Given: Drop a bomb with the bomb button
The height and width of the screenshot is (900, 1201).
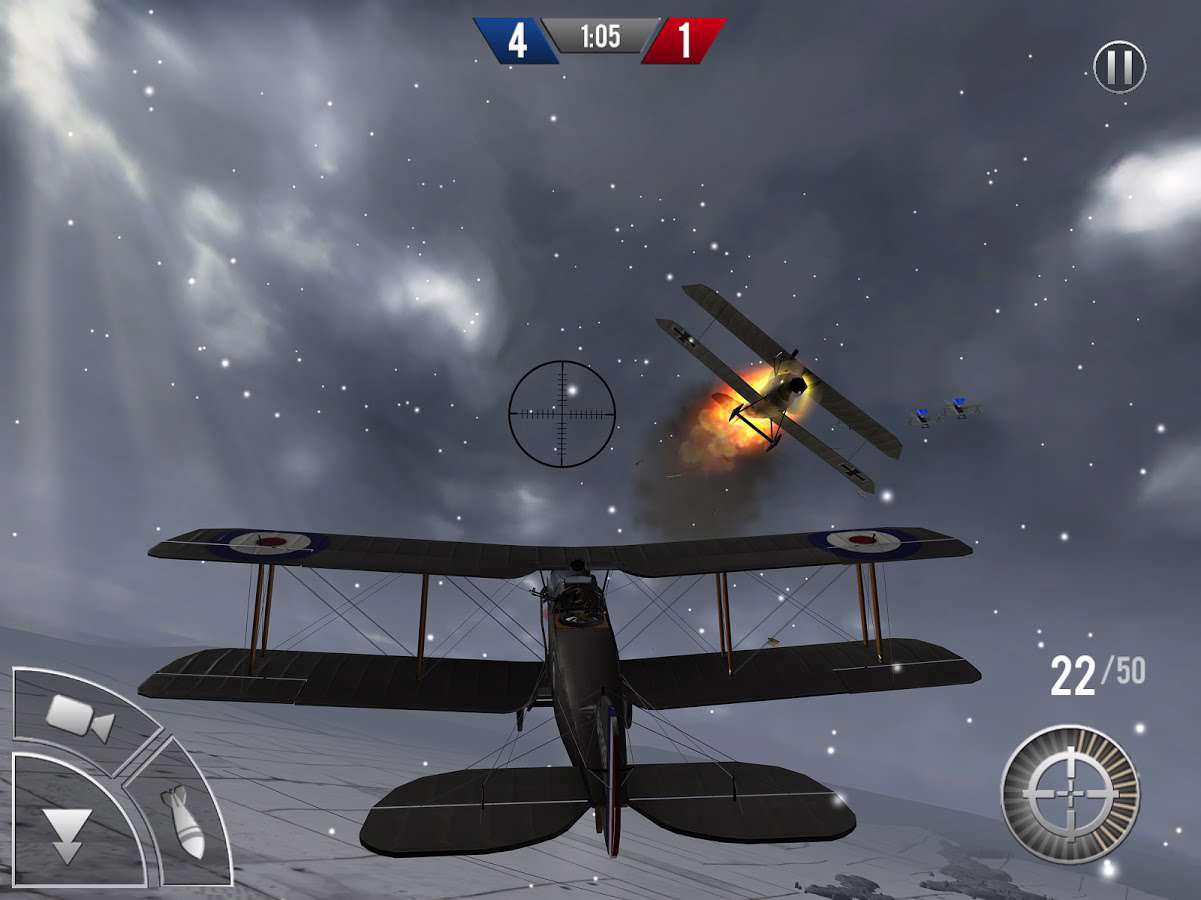Looking at the screenshot, I should pos(186,820).
